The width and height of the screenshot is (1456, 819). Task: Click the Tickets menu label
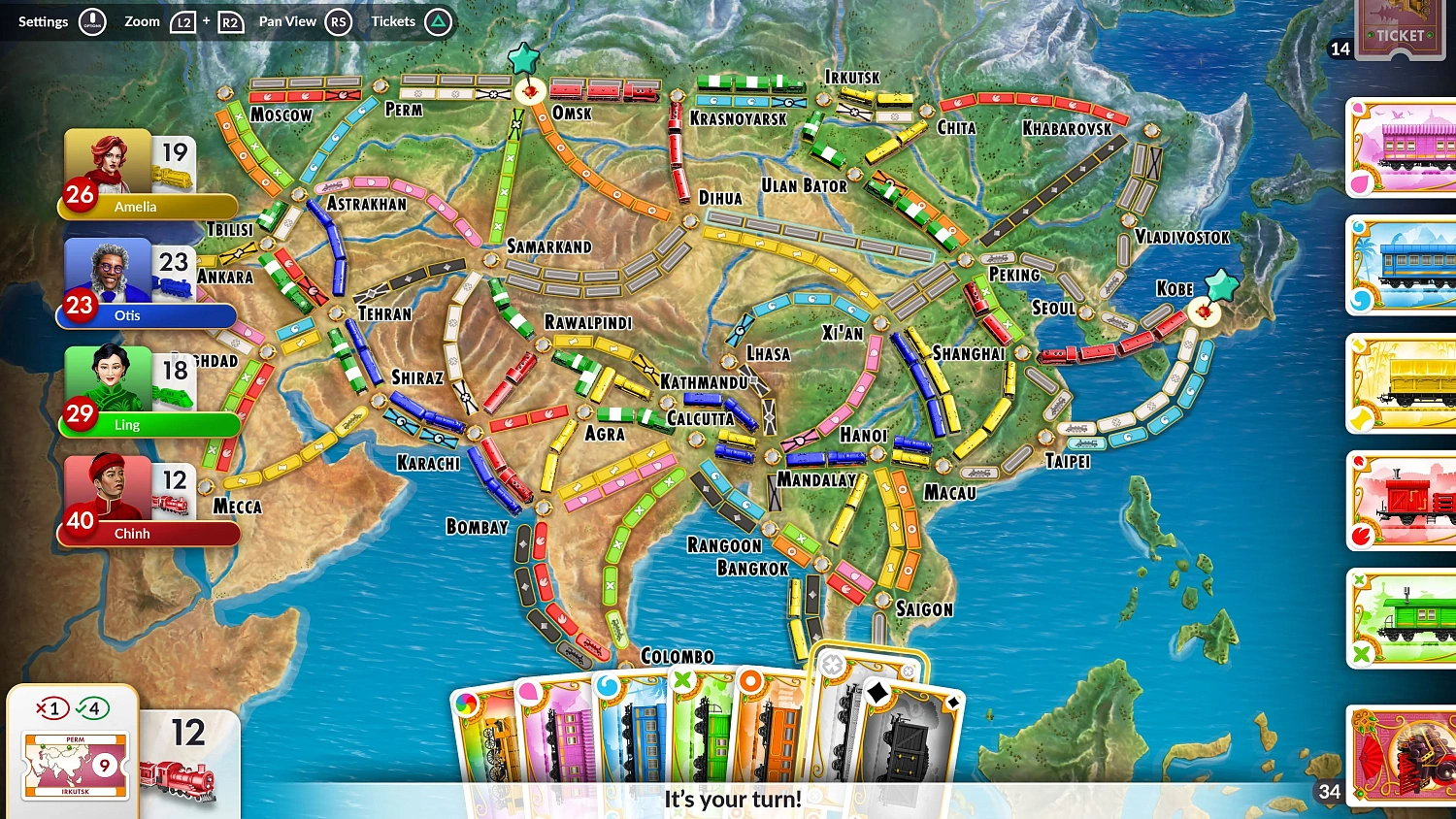pyautogui.click(x=392, y=21)
